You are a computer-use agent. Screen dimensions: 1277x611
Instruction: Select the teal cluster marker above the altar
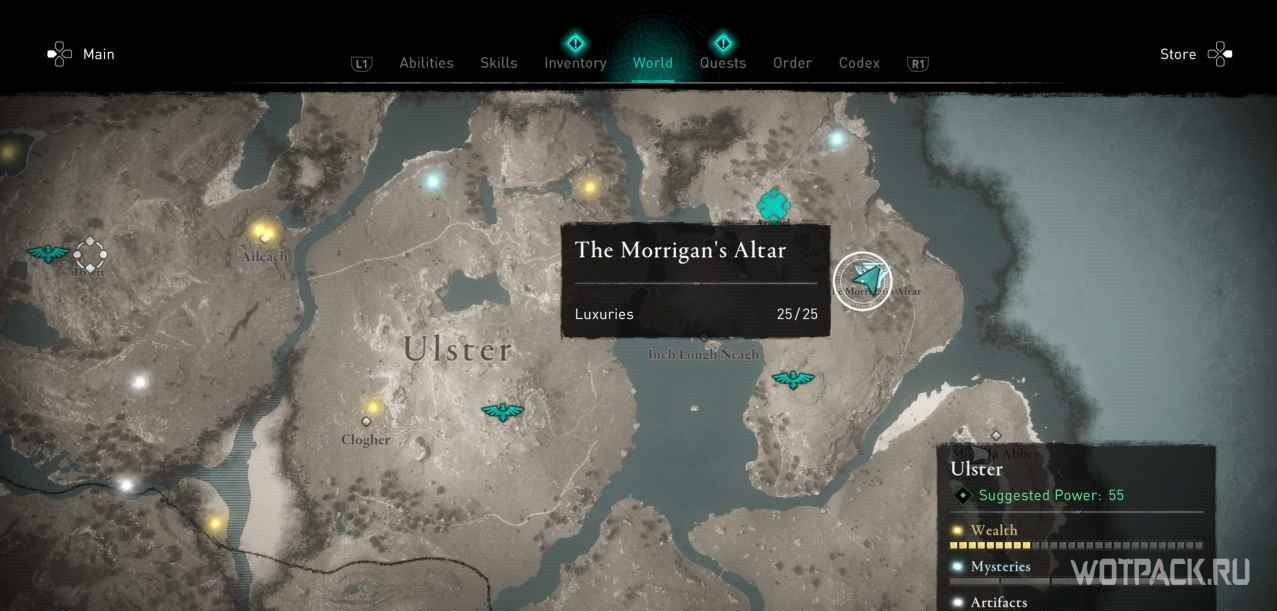773,205
